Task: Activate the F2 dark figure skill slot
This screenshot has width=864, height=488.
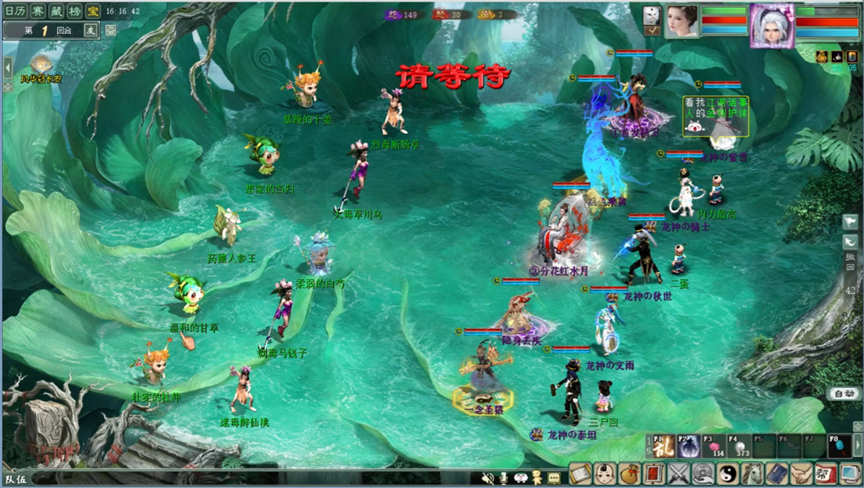Action: (688, 447)
